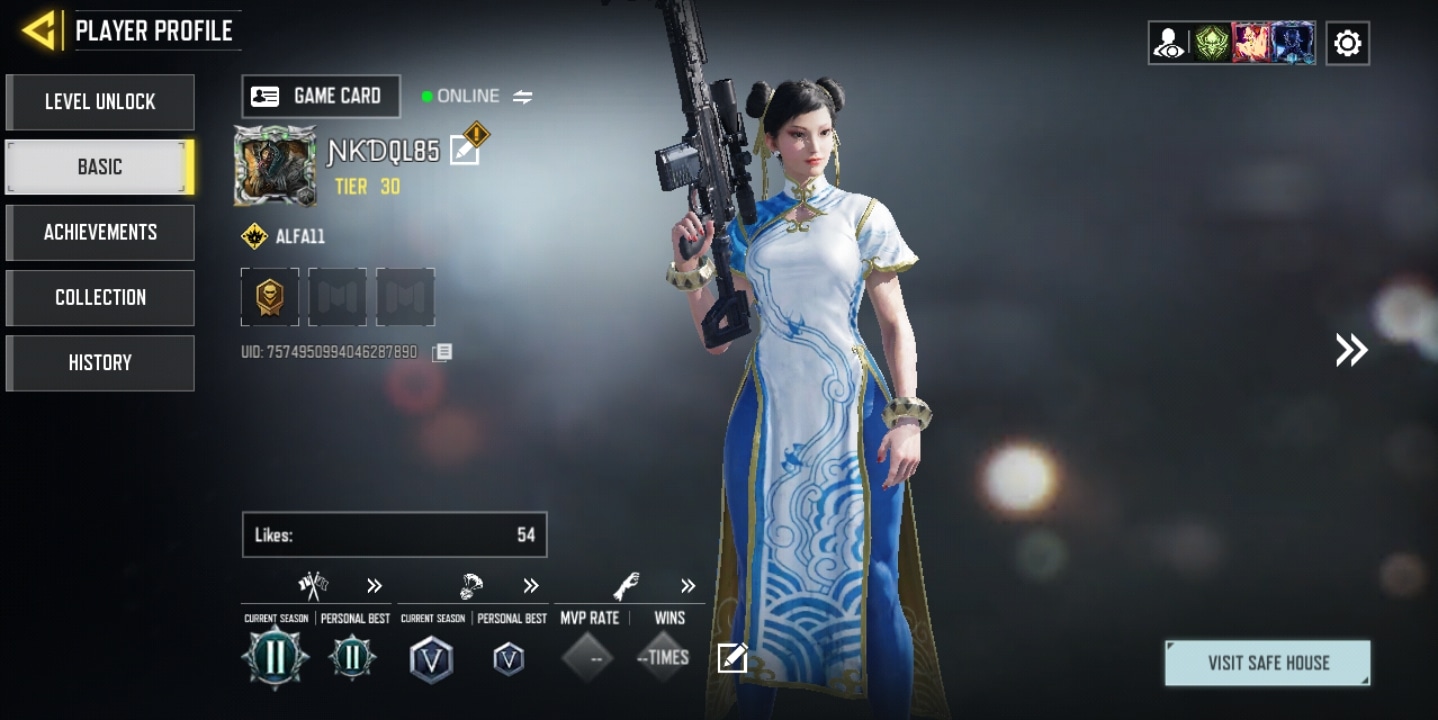Click the Likes counter bar
Image resolution: width=1438 pixels, height=720 pixels.
394,535
